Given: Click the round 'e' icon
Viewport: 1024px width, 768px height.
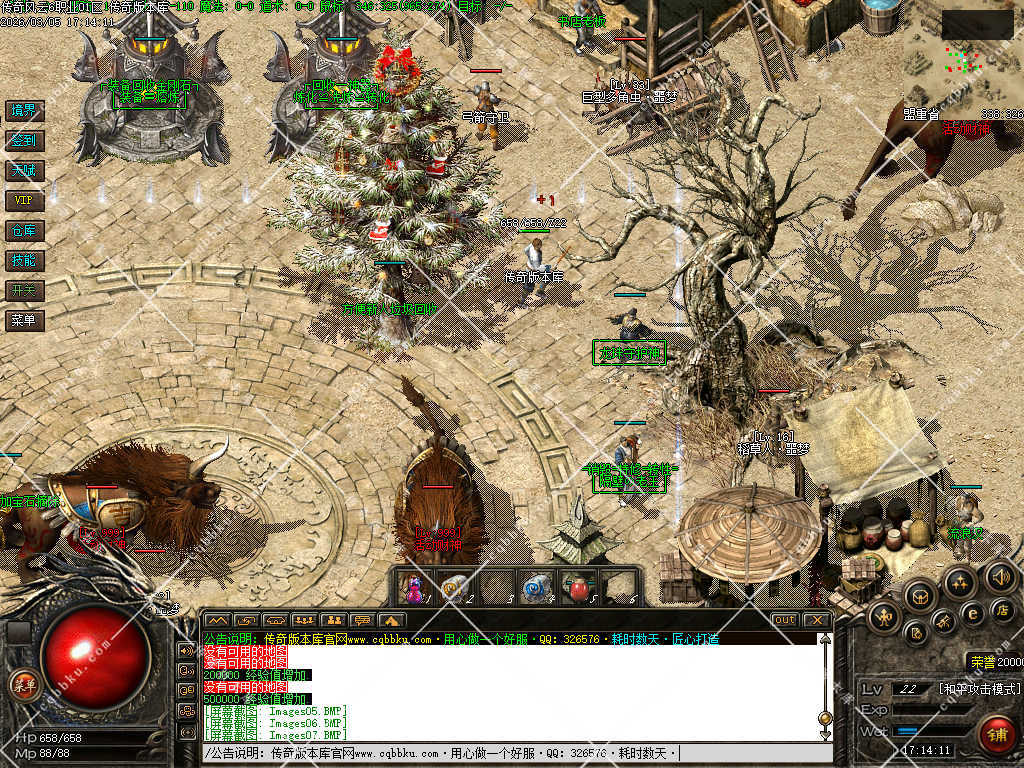Looking at the screenshot, I should pyautogui.click(x=971, y=614).
